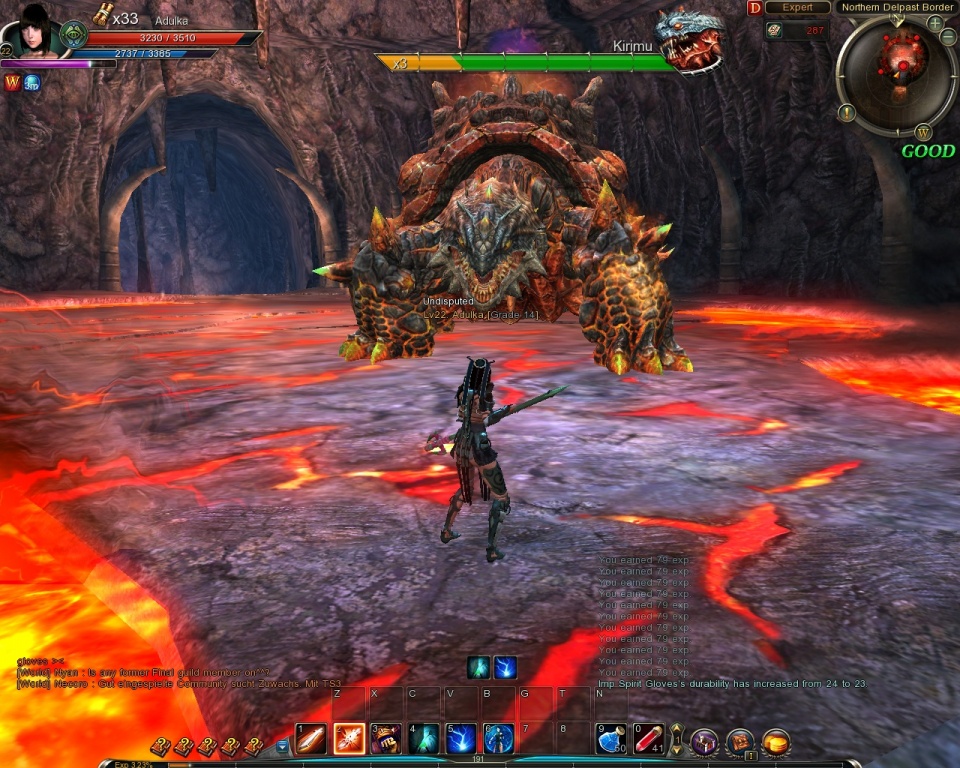Open the exclamation mark quest button by minimap
Image resolution: width=960 pixels, height=768 pixels.
[846, 112]
